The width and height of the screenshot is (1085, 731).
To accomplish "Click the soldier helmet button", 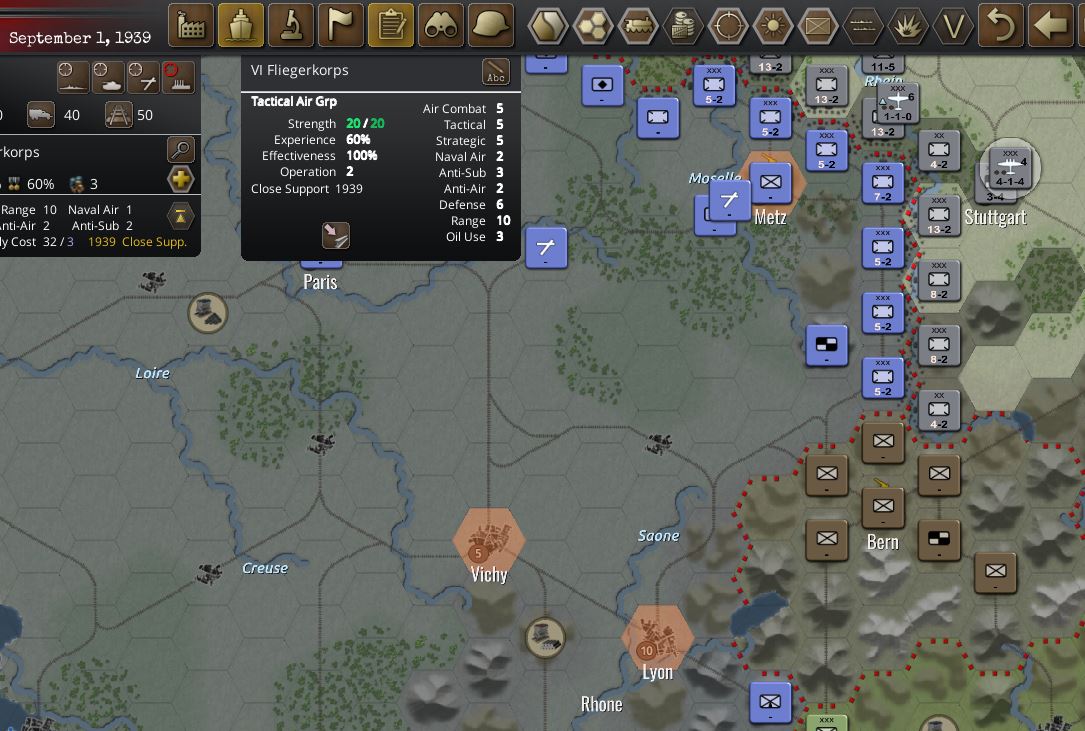I will [x=491, y=26].
